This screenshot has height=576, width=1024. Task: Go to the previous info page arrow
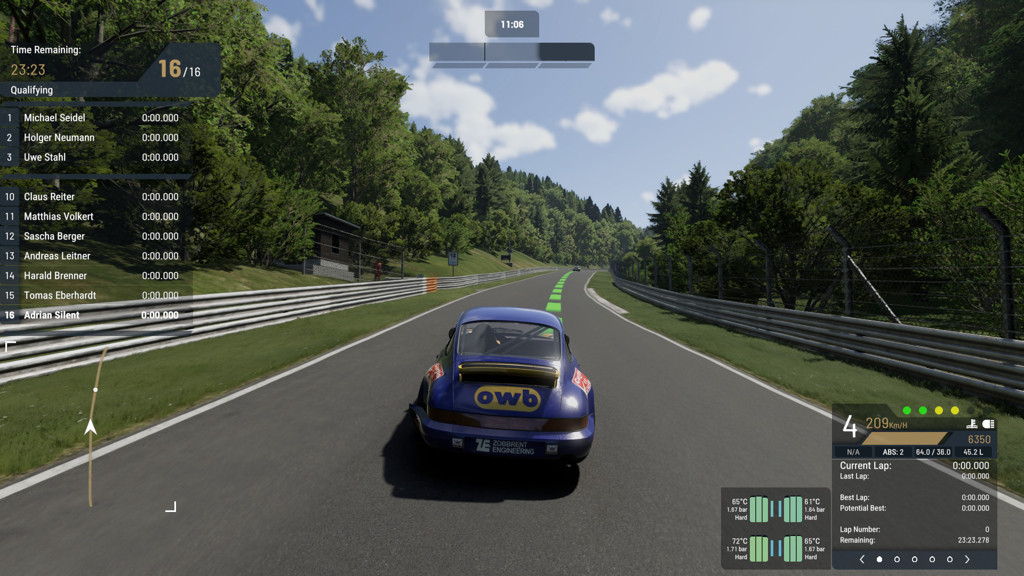[862, 560]
